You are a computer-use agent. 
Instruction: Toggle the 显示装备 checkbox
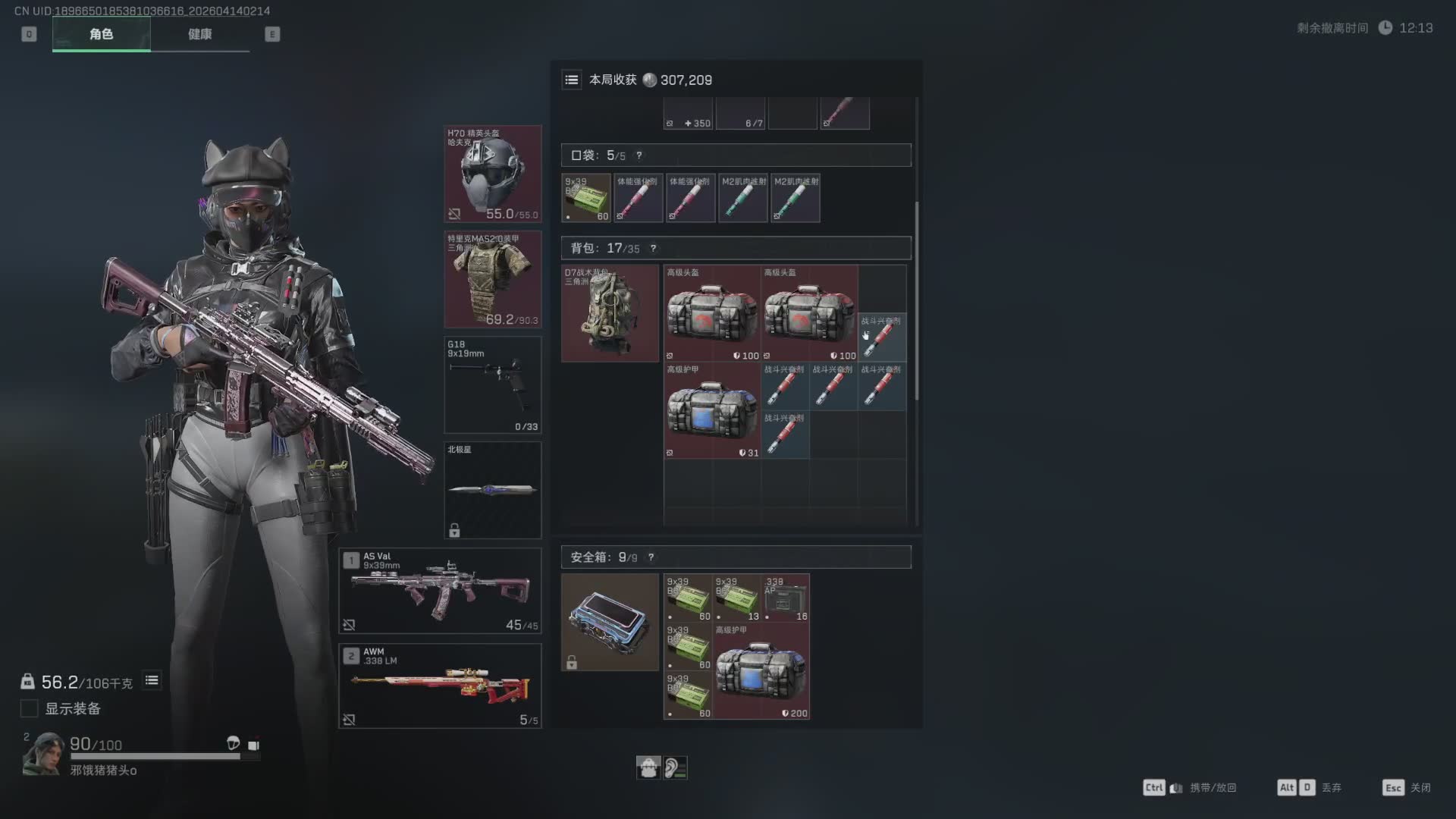point(30,708)
